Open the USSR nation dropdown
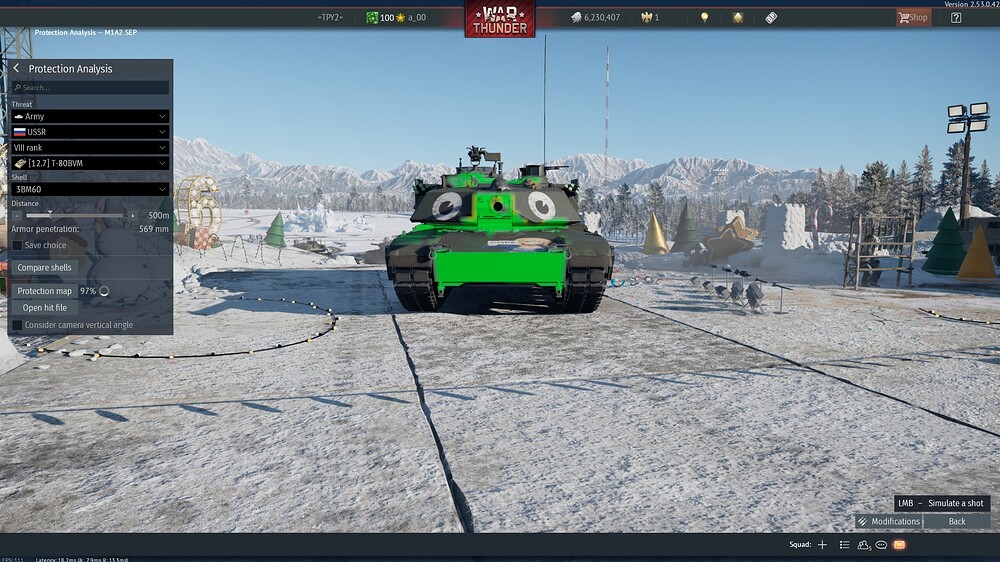This screenshot has height=562, width=1000. click(x=90, y=132)
